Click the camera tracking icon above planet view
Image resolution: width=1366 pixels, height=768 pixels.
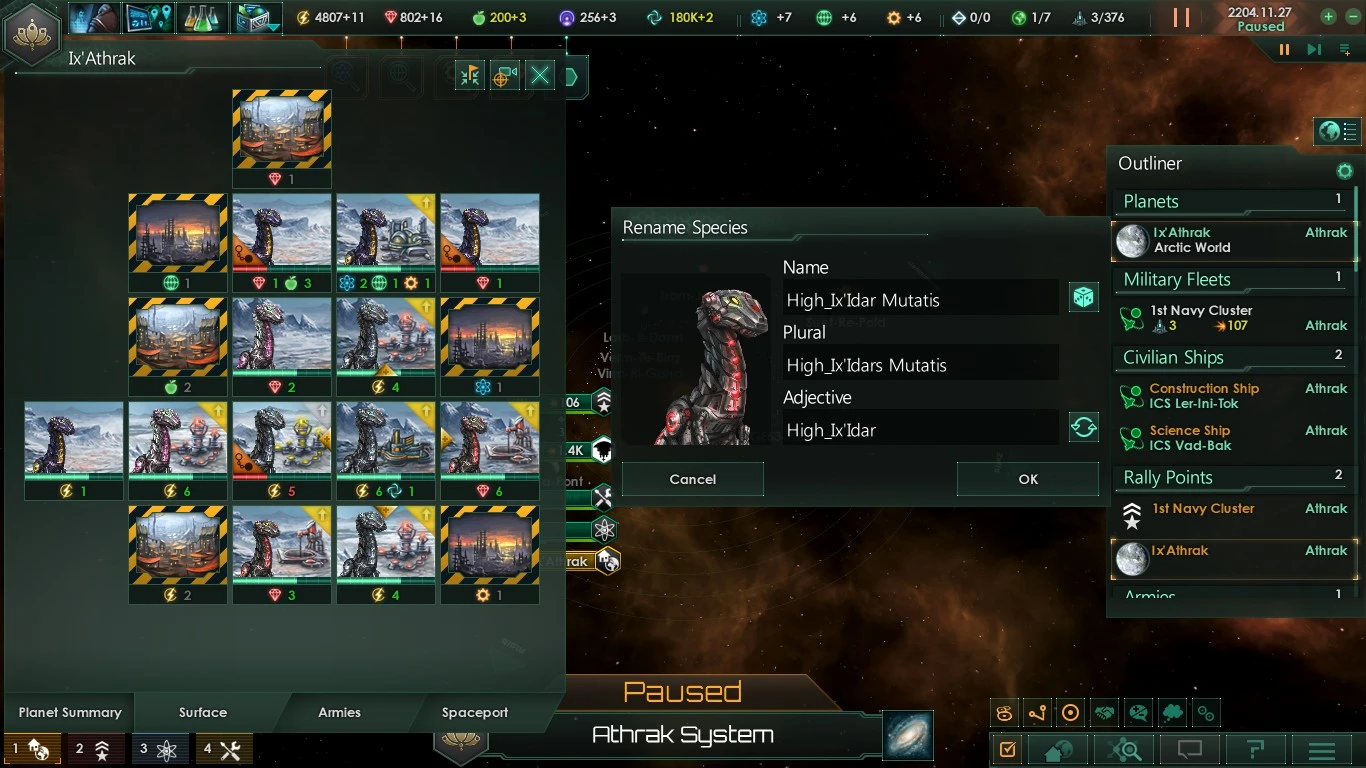pyautogui.click(x=504, y=76)
